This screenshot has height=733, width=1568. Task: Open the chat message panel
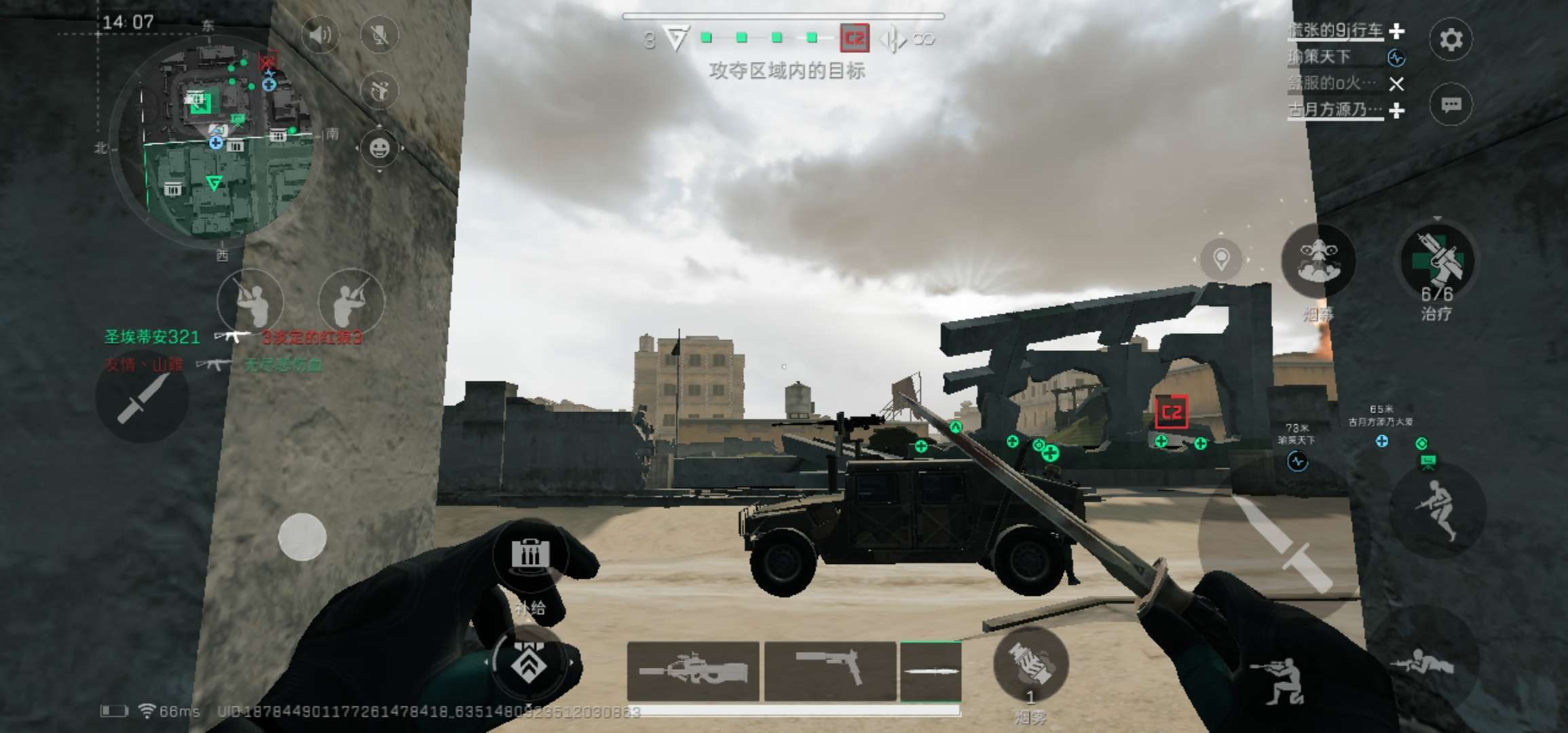[x=1451, y=105]
